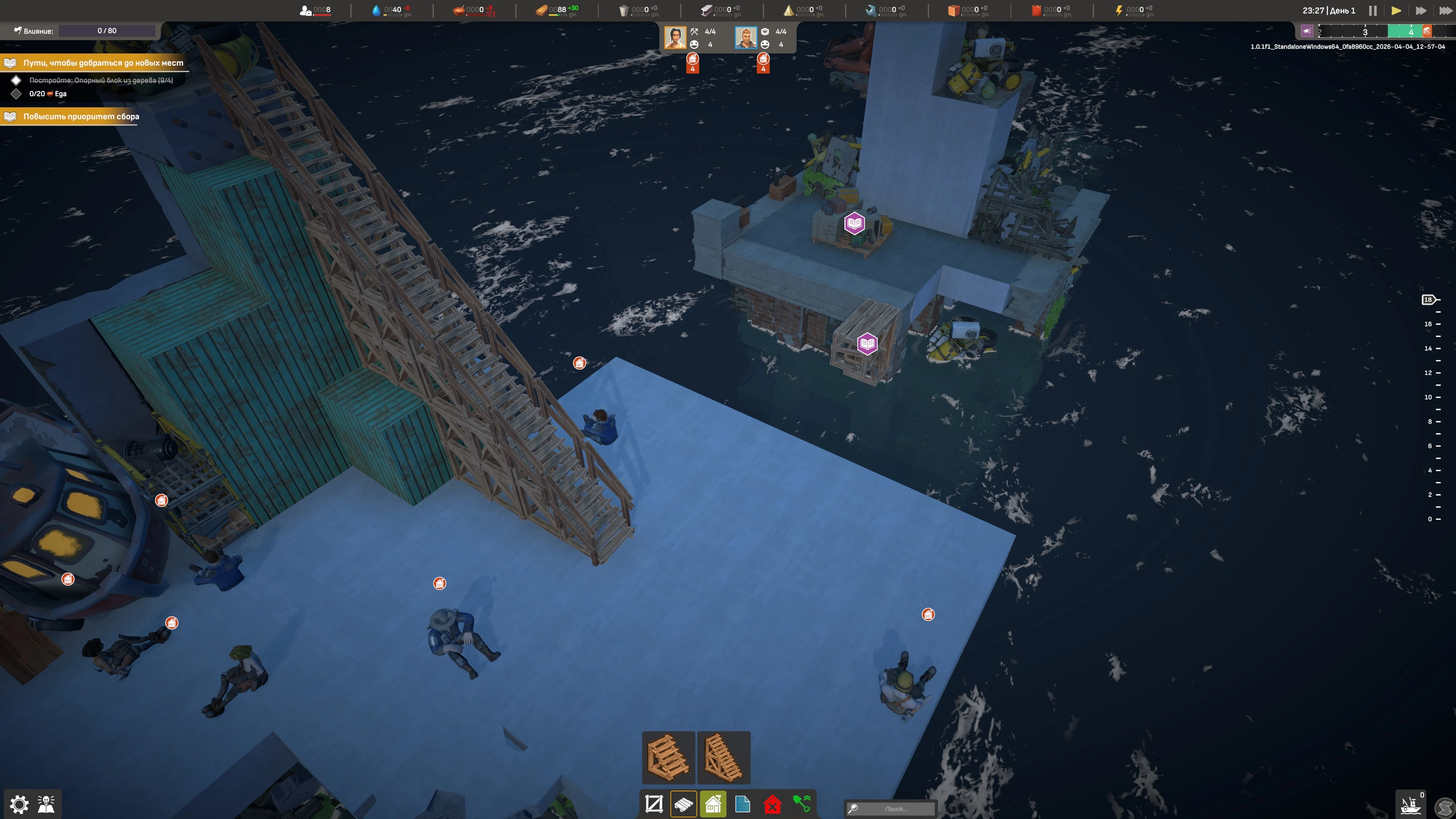1456x819 pixels.
Task: Pause the game time
Action: pyautogui.click(x=1372, y=11)
